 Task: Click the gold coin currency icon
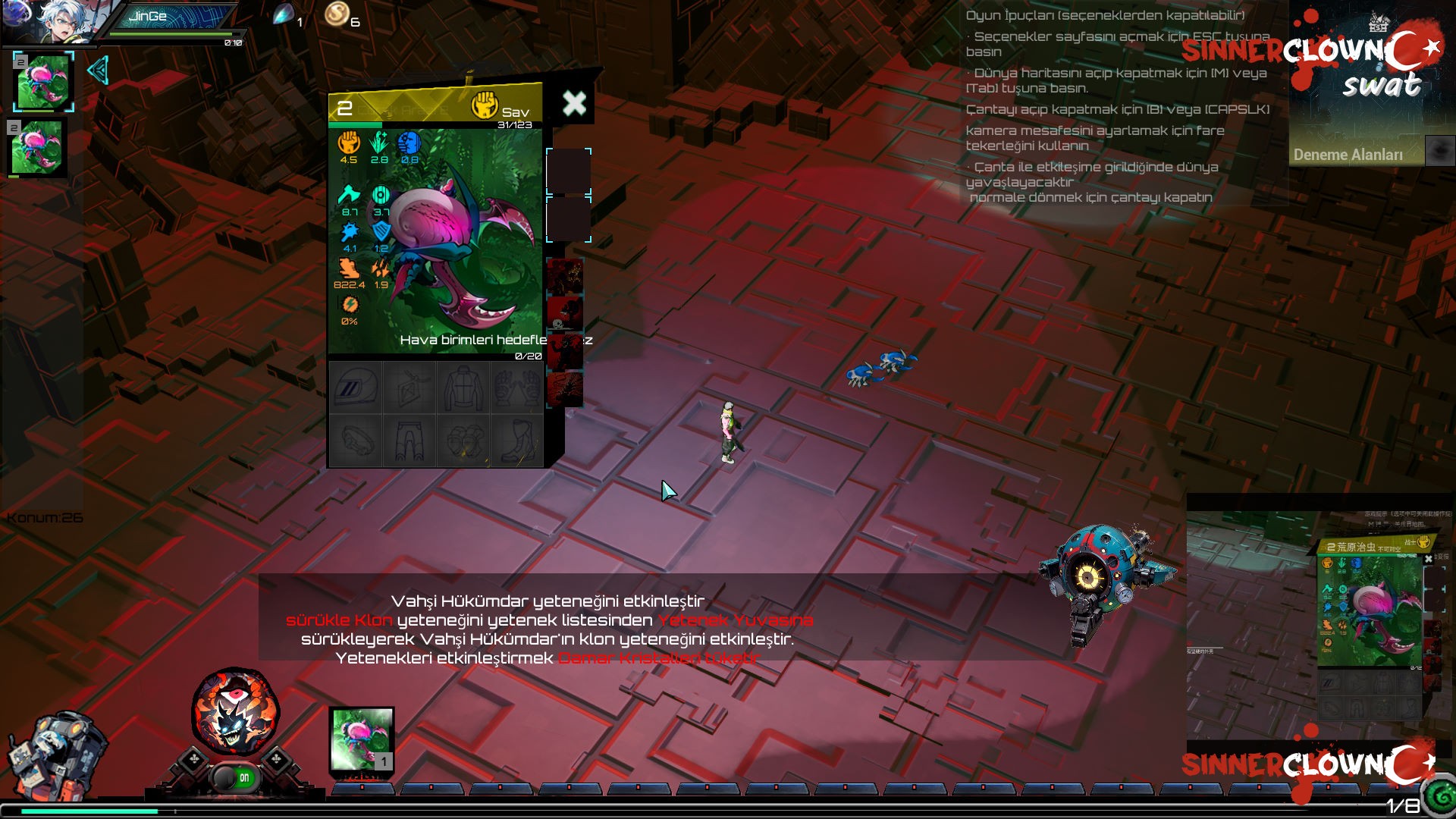click(338, 13)
